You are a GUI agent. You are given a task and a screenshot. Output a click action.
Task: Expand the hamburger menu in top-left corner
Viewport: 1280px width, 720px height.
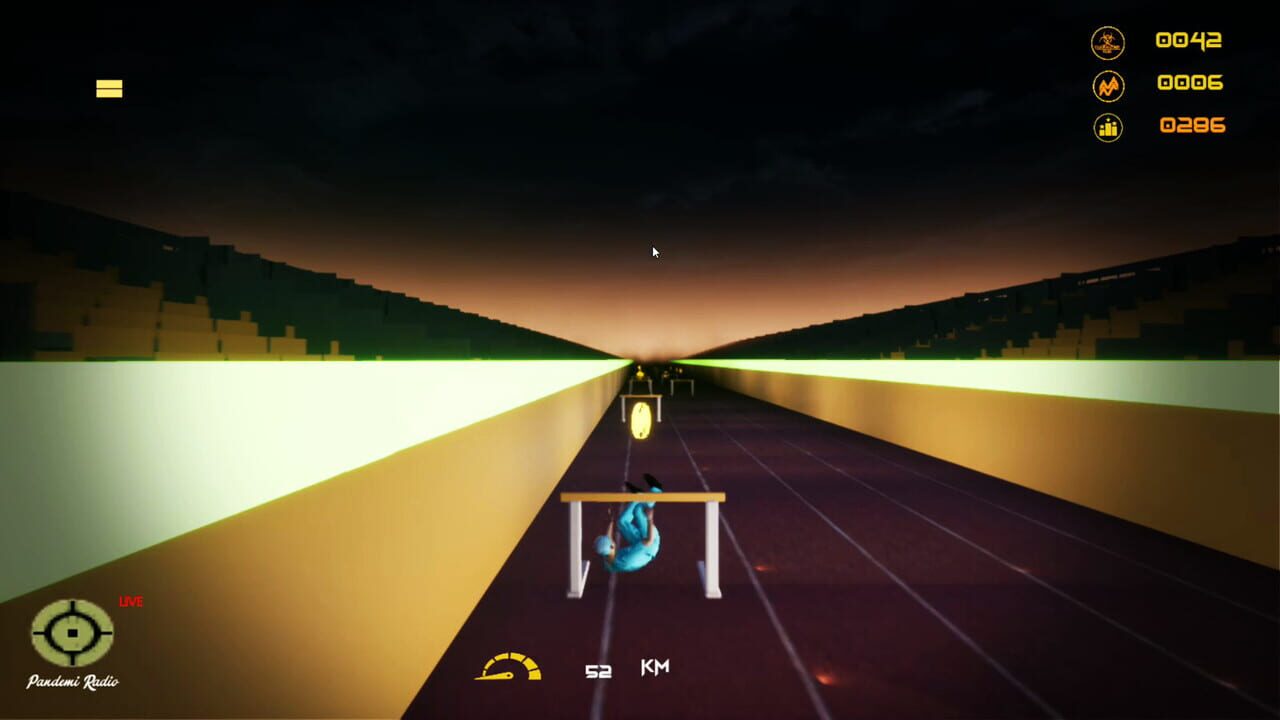(108, 88)
